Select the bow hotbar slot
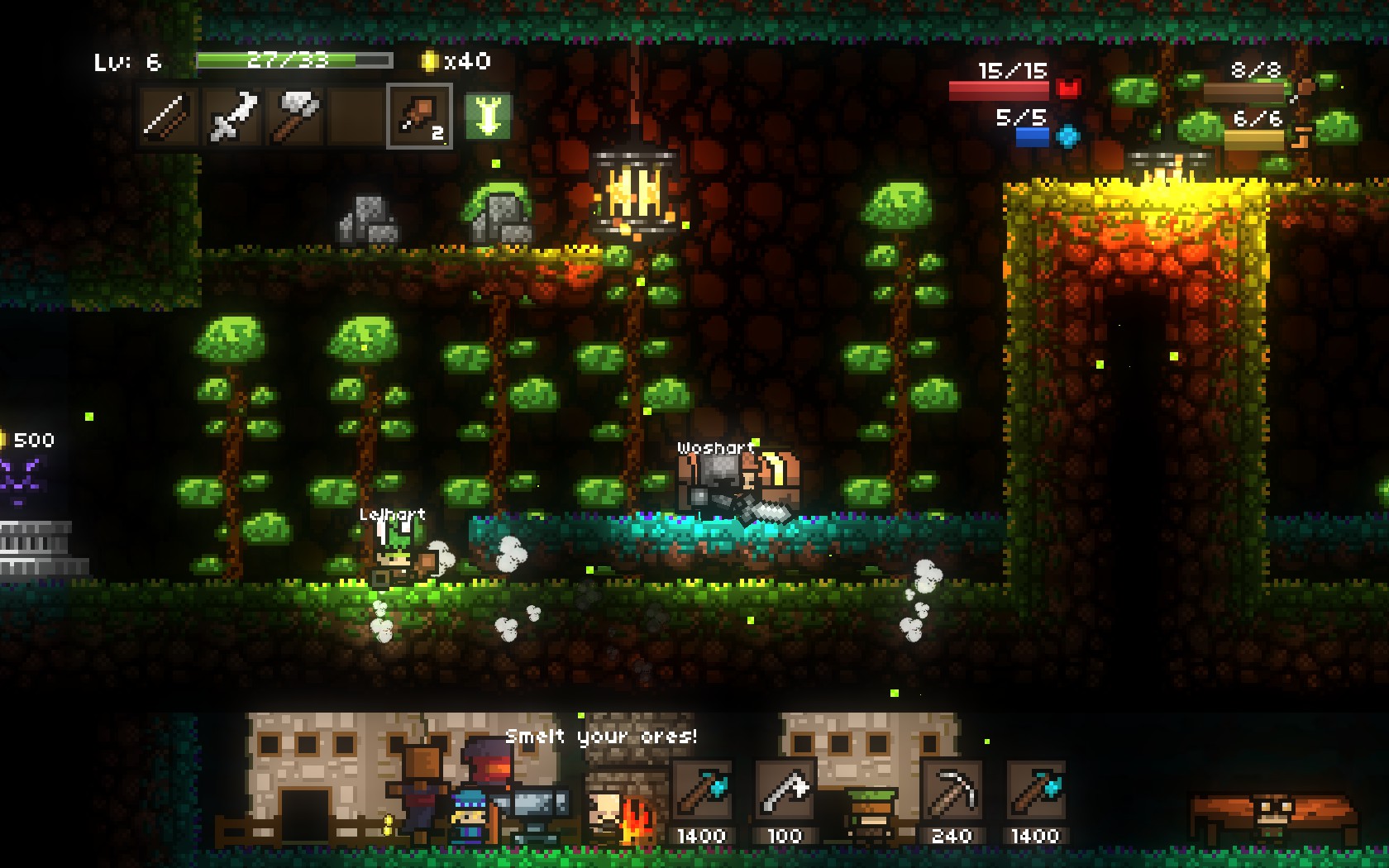The image size is (1389, 868). click(169, 117)
